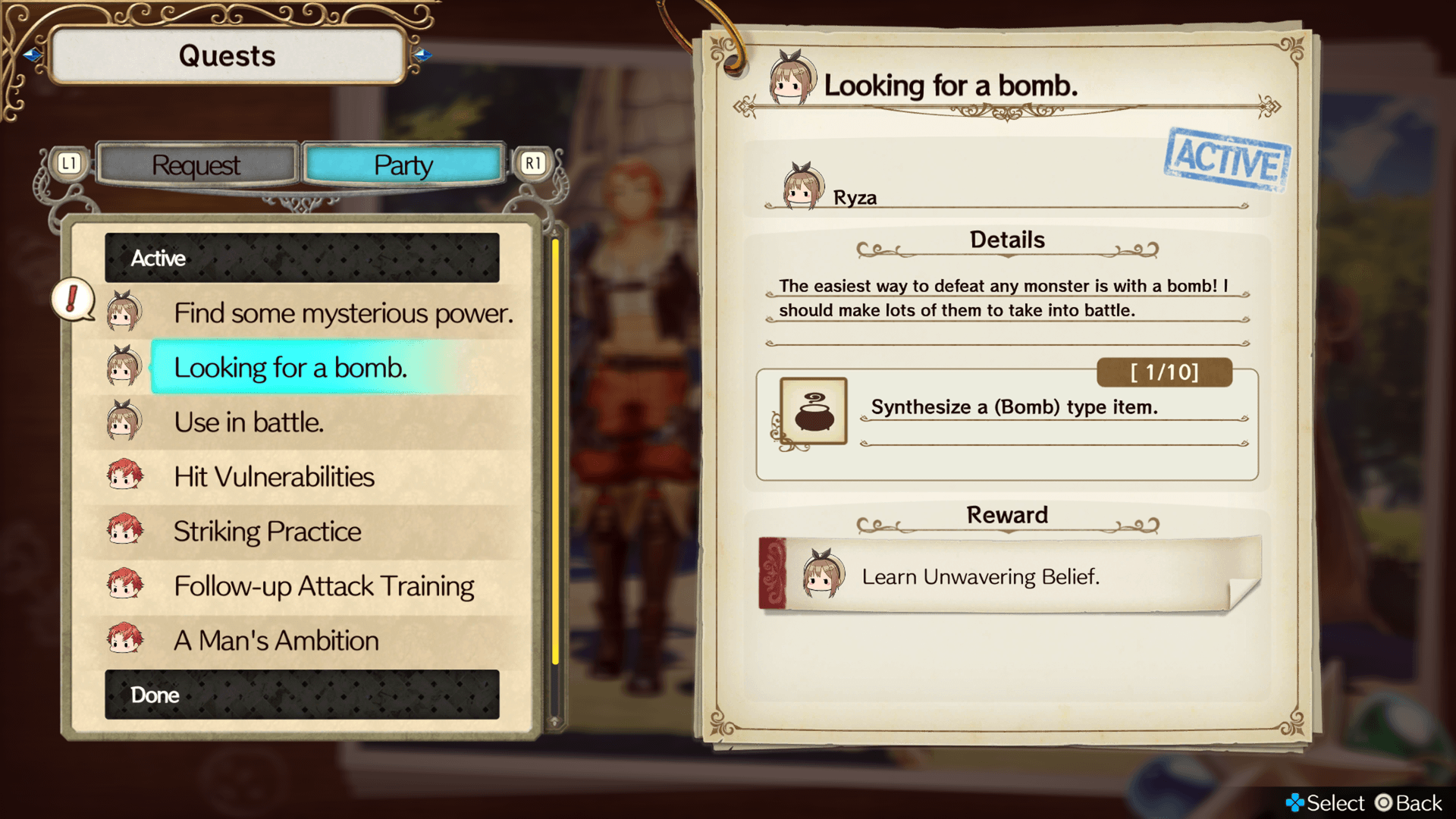Click the right arrow beside Quests title
The height and width of the screenshot is (819, 1456).
click(422, 55)
